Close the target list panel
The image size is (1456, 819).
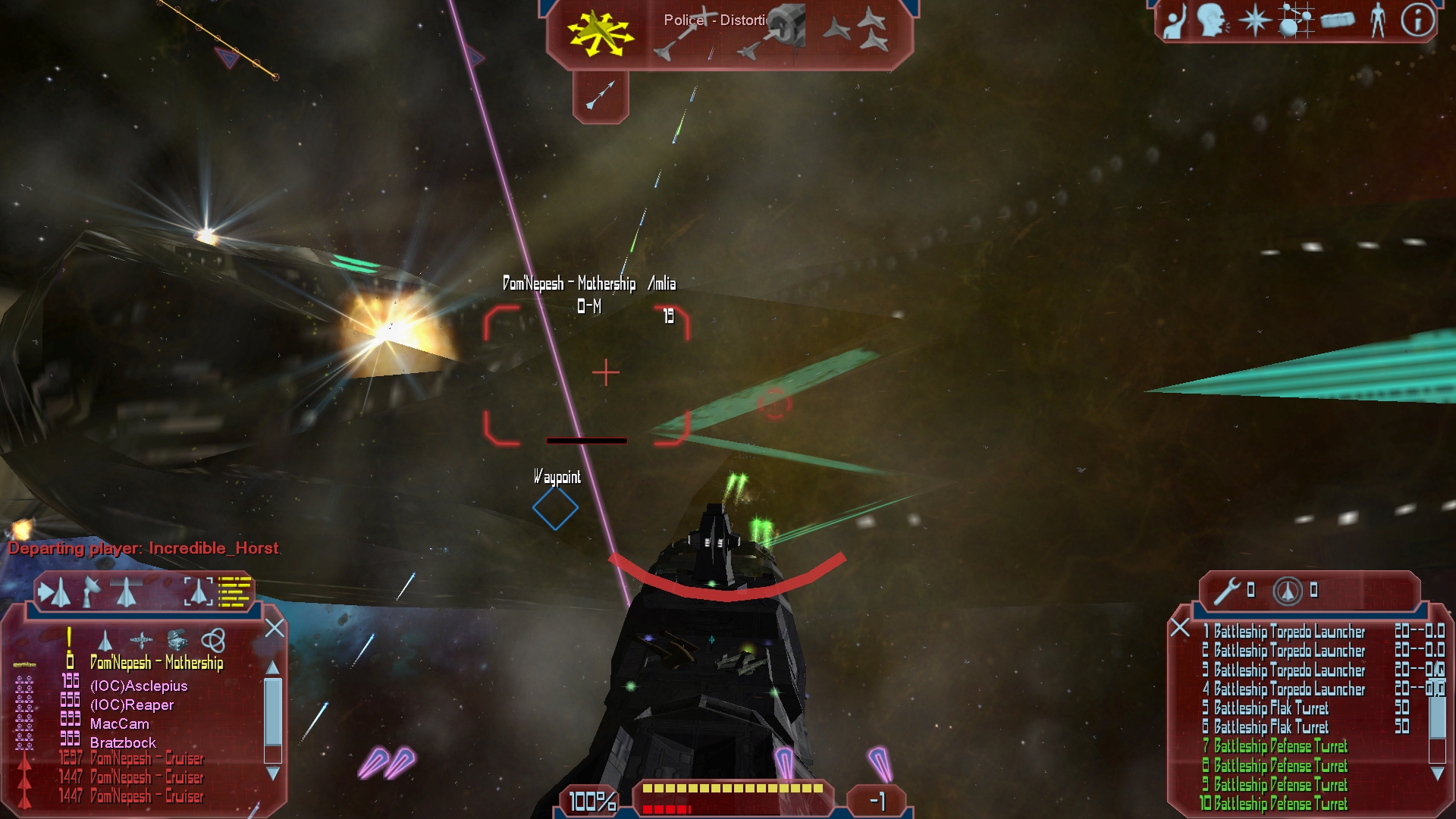[275, 628]
